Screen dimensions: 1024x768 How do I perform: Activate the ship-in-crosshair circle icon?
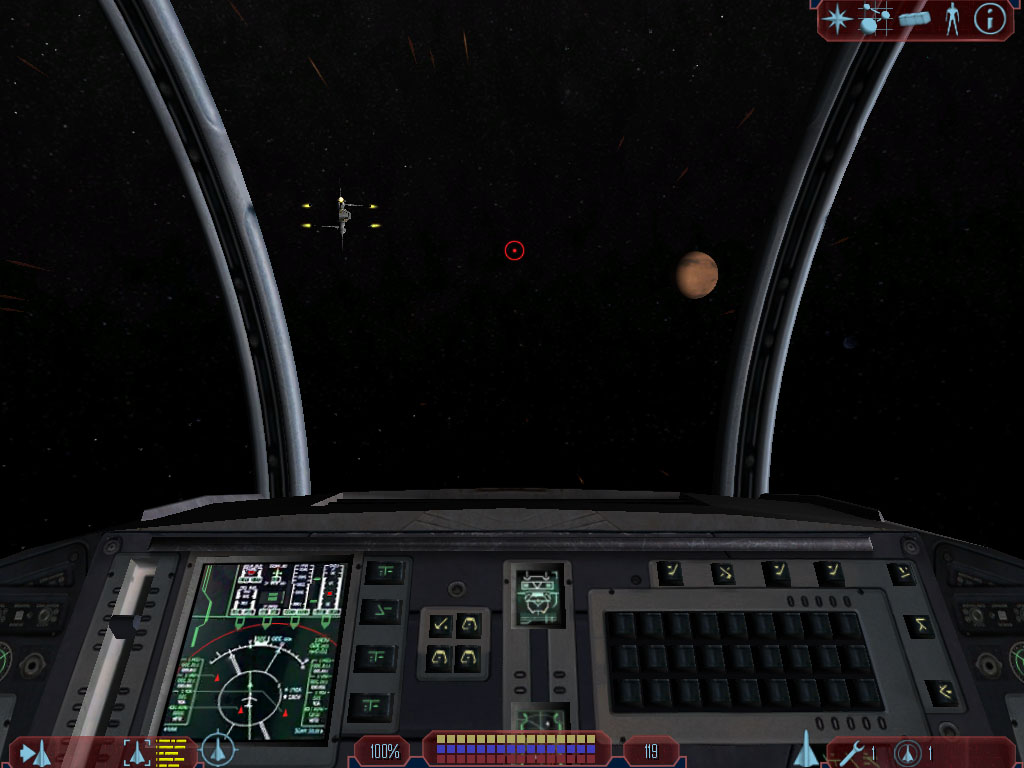218,750
